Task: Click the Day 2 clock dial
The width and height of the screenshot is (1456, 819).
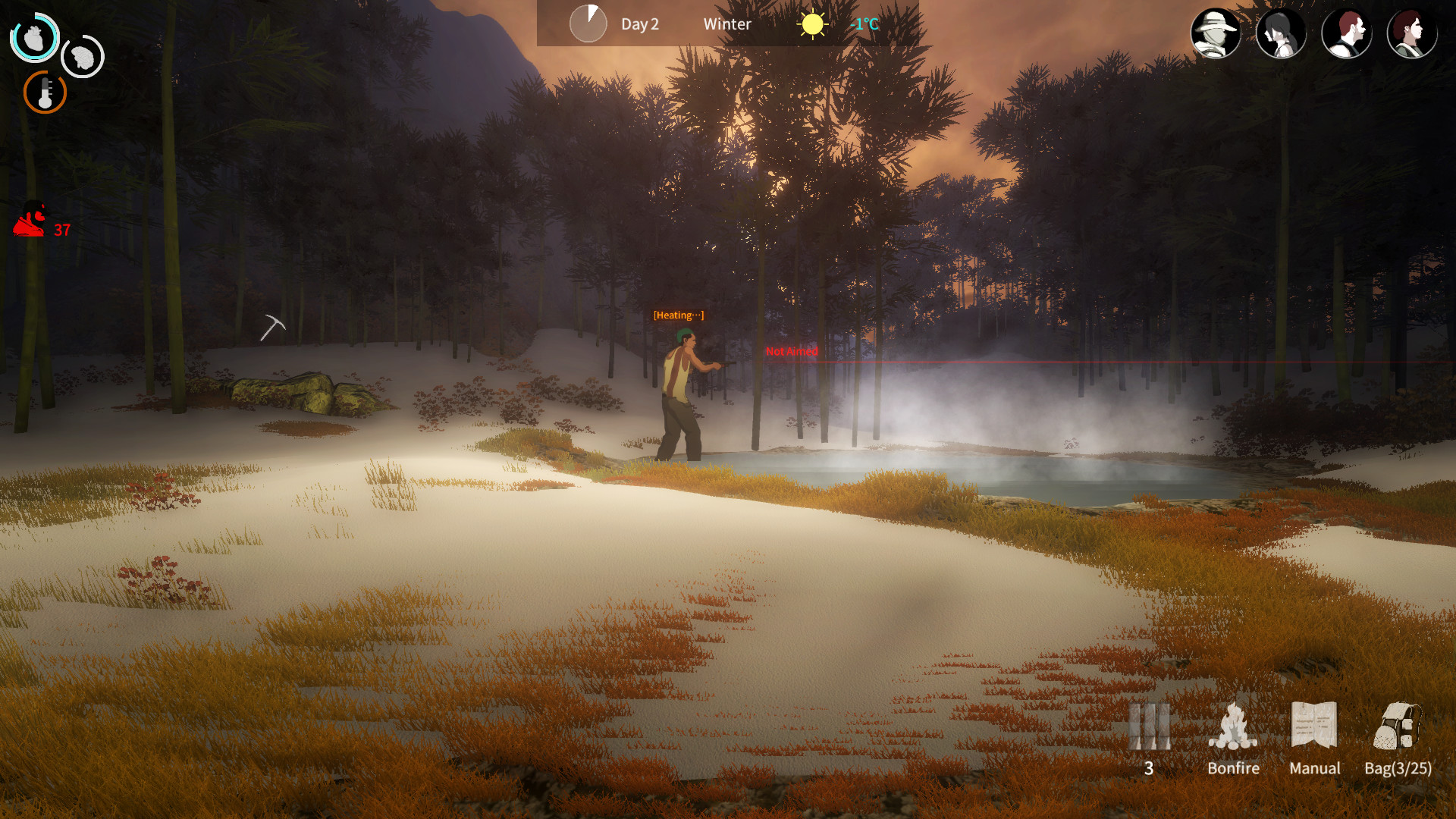Action: click(x=588, y=24)
